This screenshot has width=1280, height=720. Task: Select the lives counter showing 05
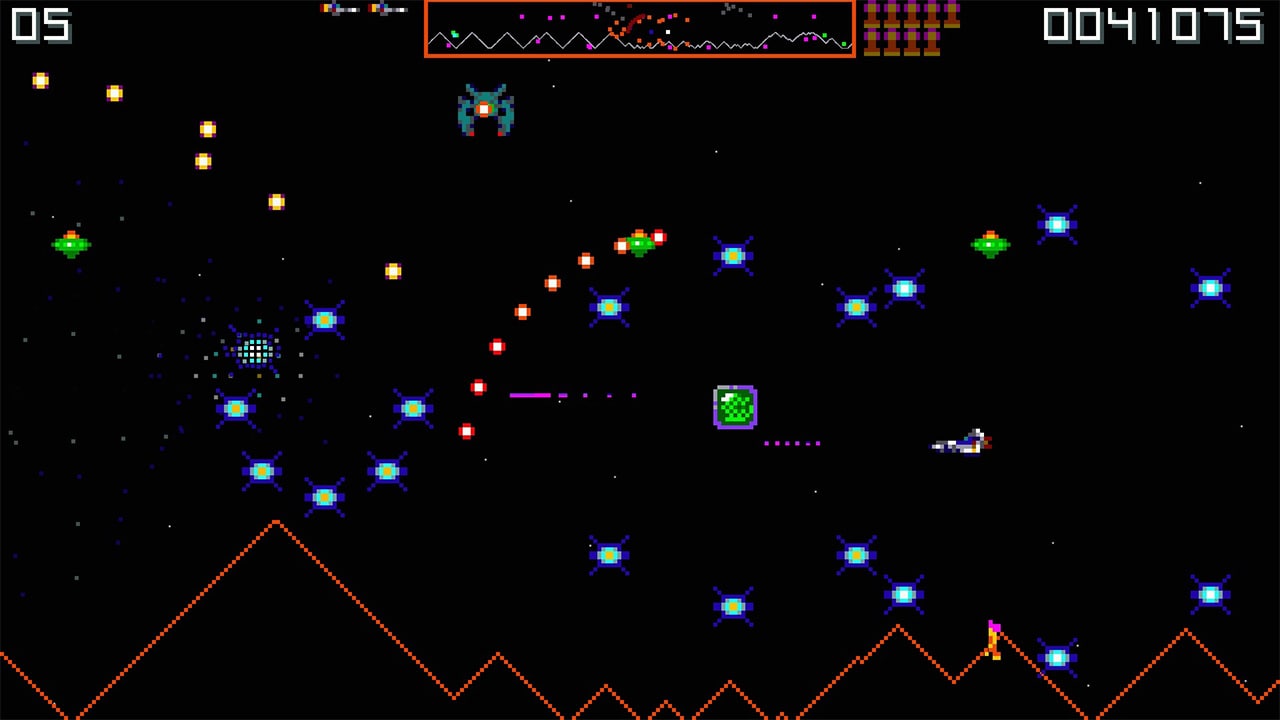[x=42, y=26]
